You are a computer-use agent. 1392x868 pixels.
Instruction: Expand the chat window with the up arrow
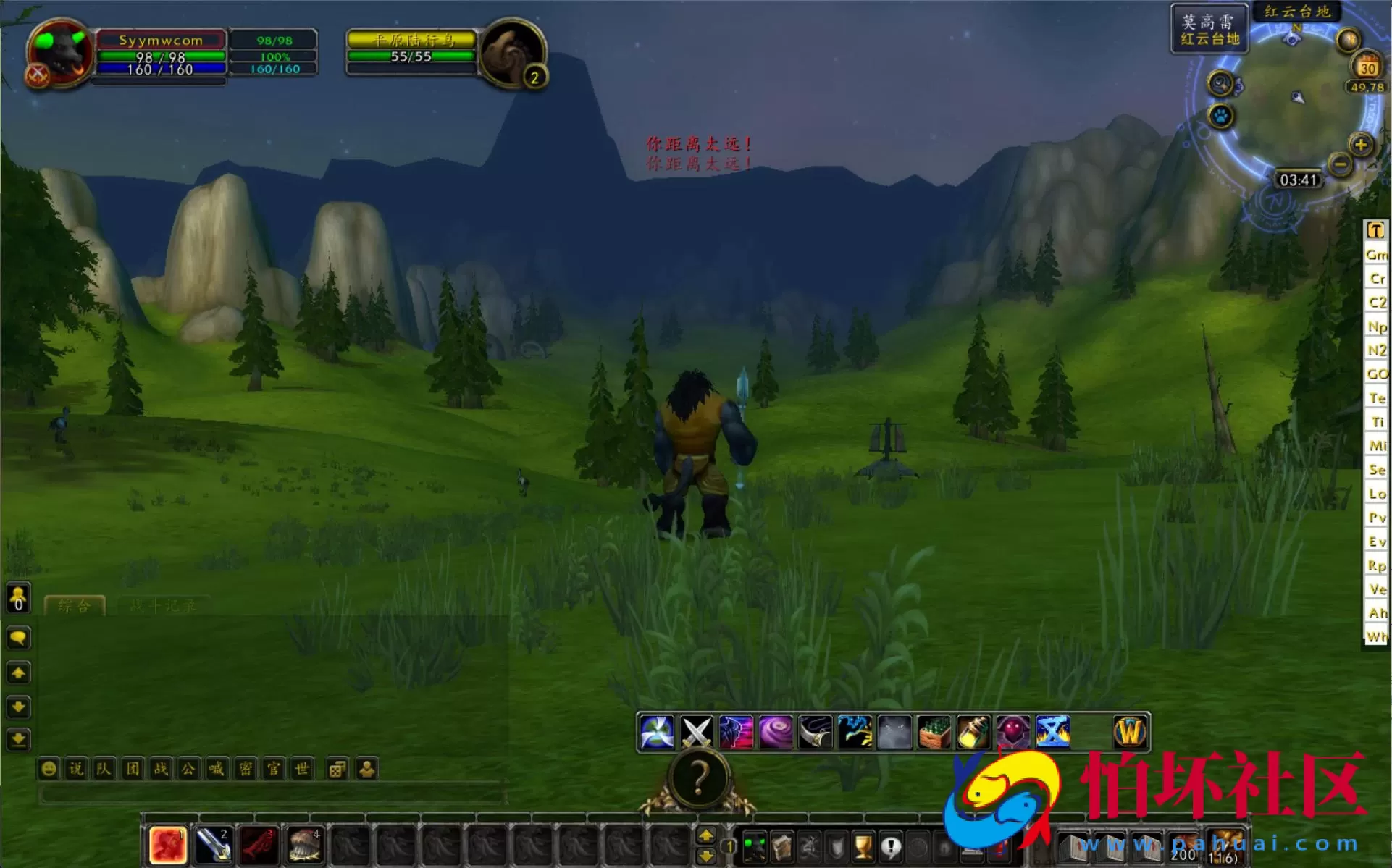(19, 673)
